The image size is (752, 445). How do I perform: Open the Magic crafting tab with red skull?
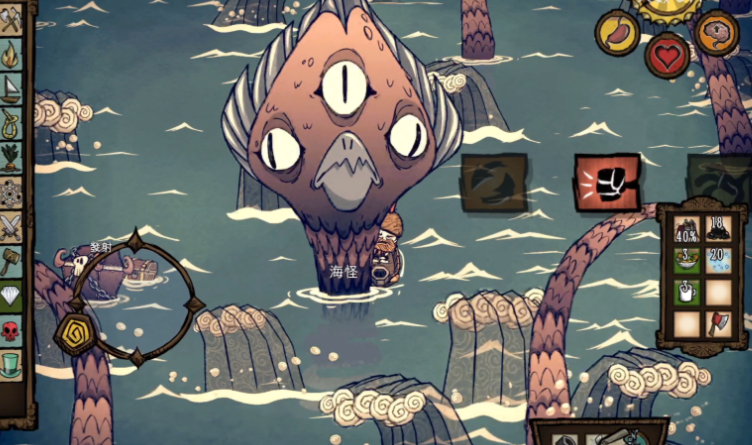(11, 330)
